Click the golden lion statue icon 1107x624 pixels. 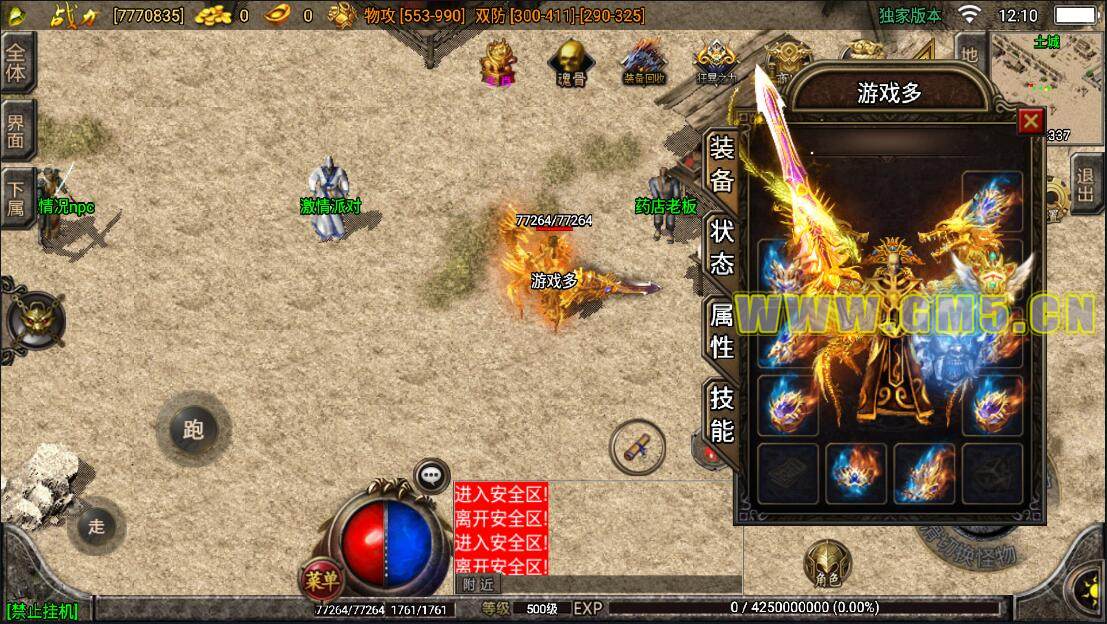(x=498, y=61)
